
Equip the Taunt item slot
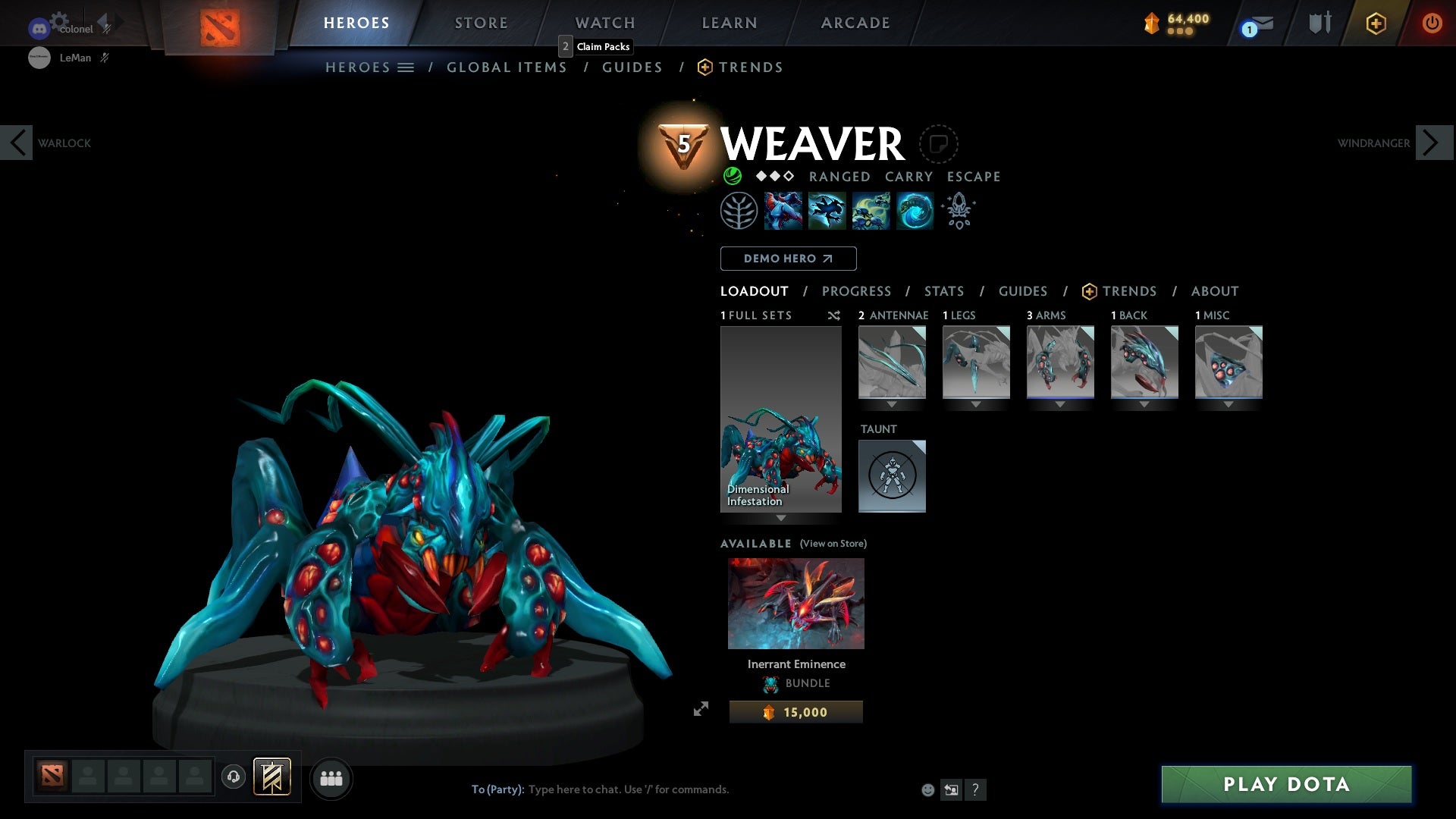pos(892,476)
